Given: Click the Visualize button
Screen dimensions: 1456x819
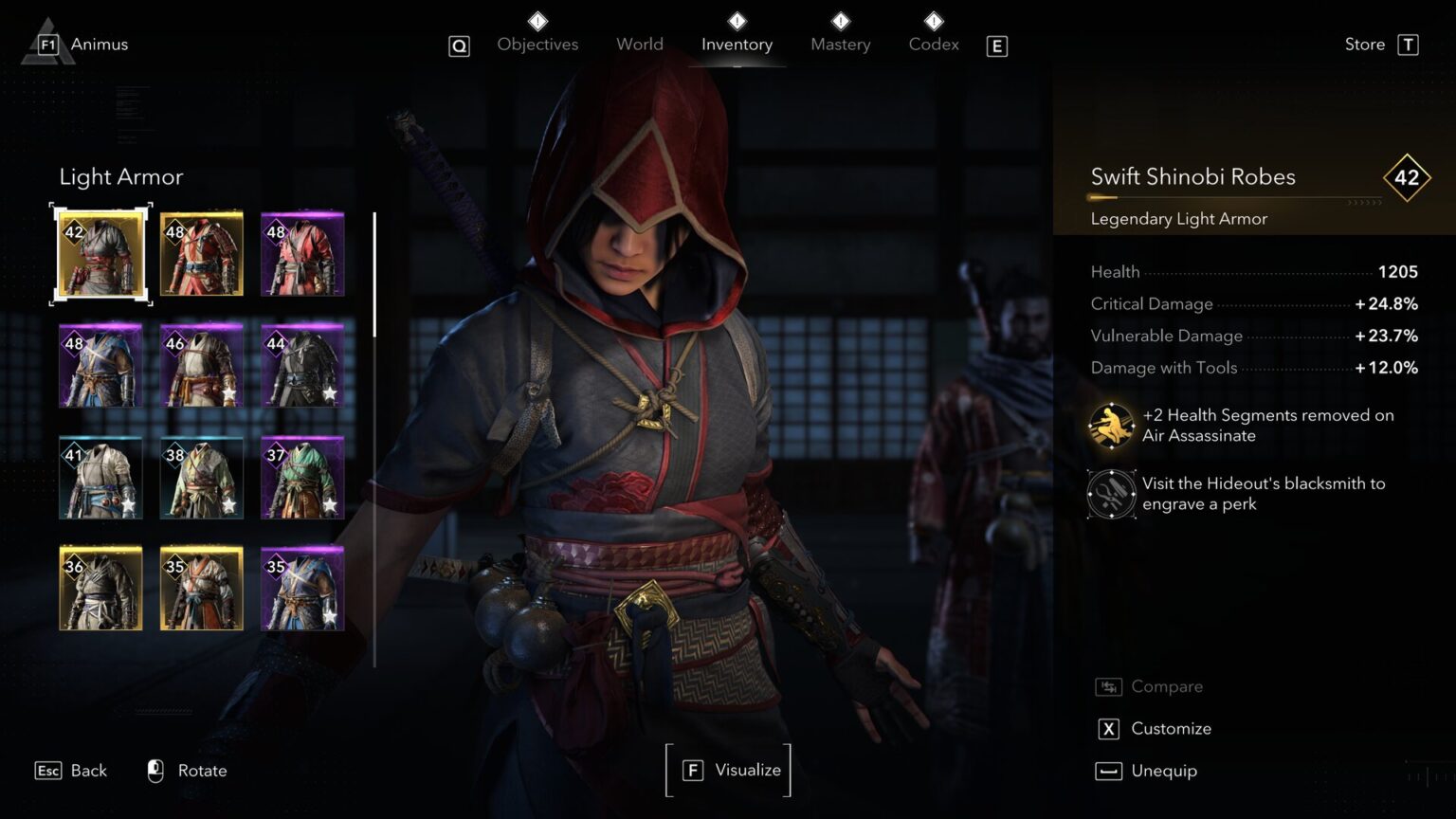Looking at the screenshot, I should pos(728,770).
